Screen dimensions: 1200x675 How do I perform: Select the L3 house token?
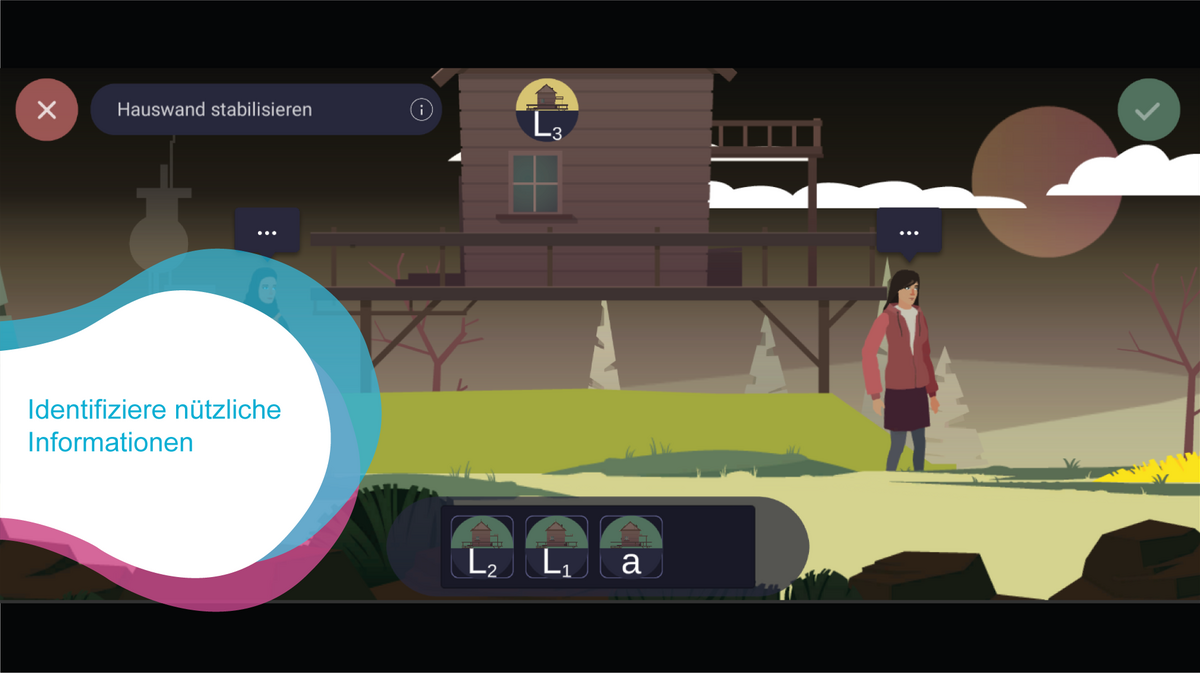(x=547, y=110)
